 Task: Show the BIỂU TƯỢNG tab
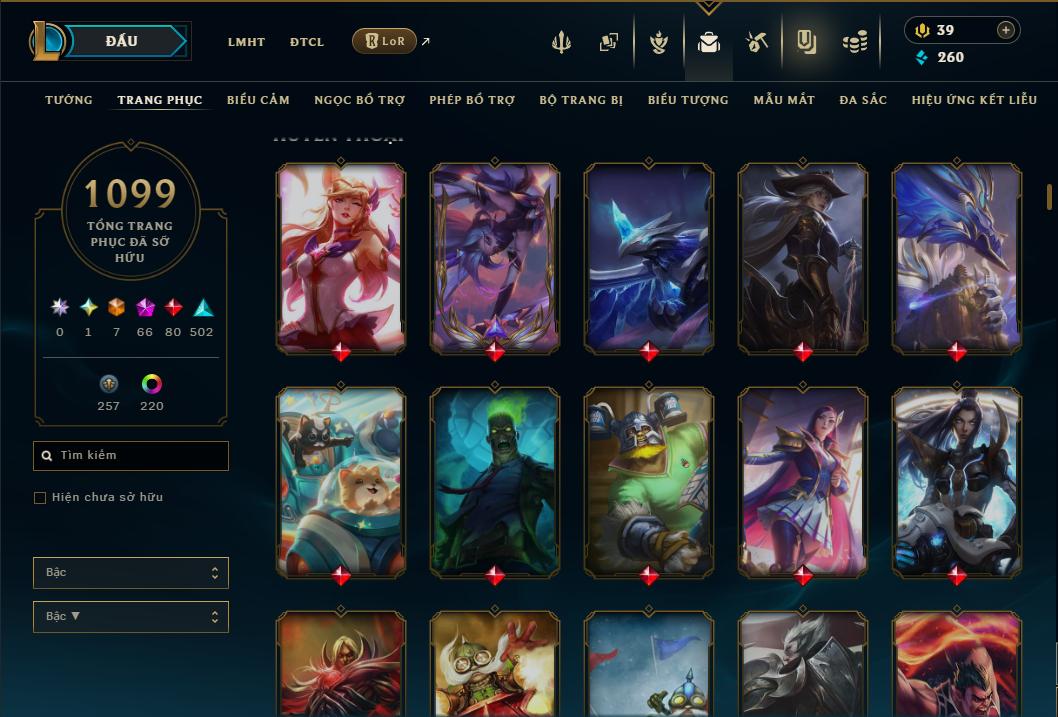(x=688, y=100)
